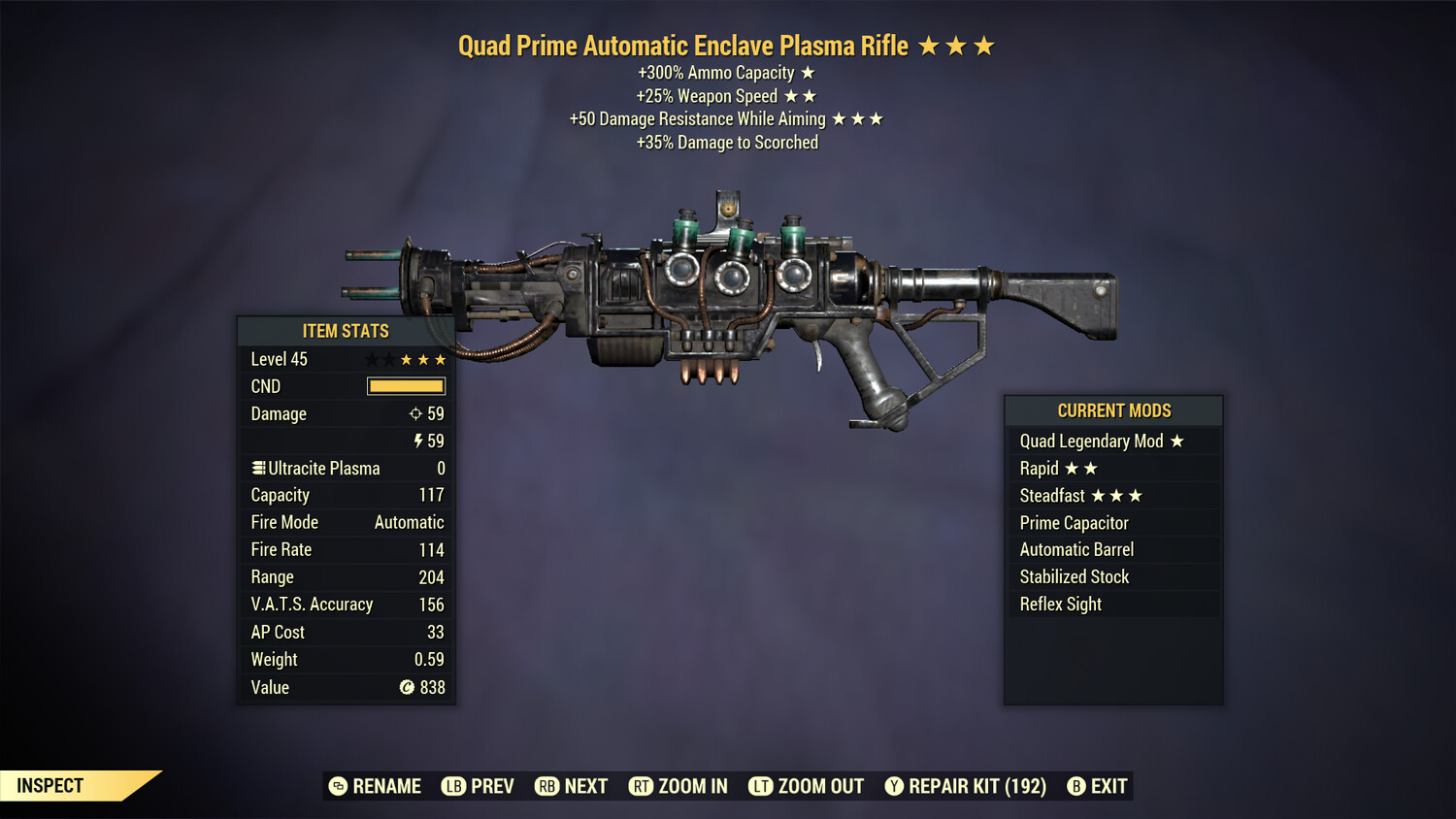
Task: Click the RT button icon for Zoom In
Action: [642, 786]
